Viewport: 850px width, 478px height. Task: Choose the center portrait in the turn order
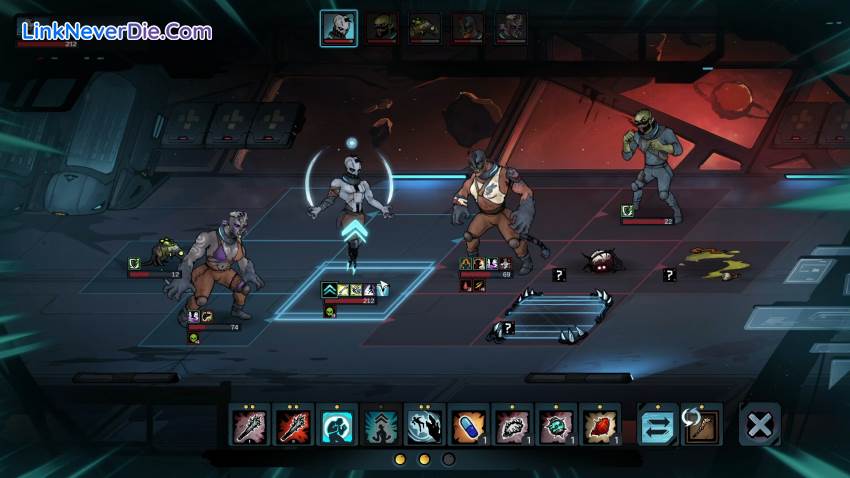point(425,28)
